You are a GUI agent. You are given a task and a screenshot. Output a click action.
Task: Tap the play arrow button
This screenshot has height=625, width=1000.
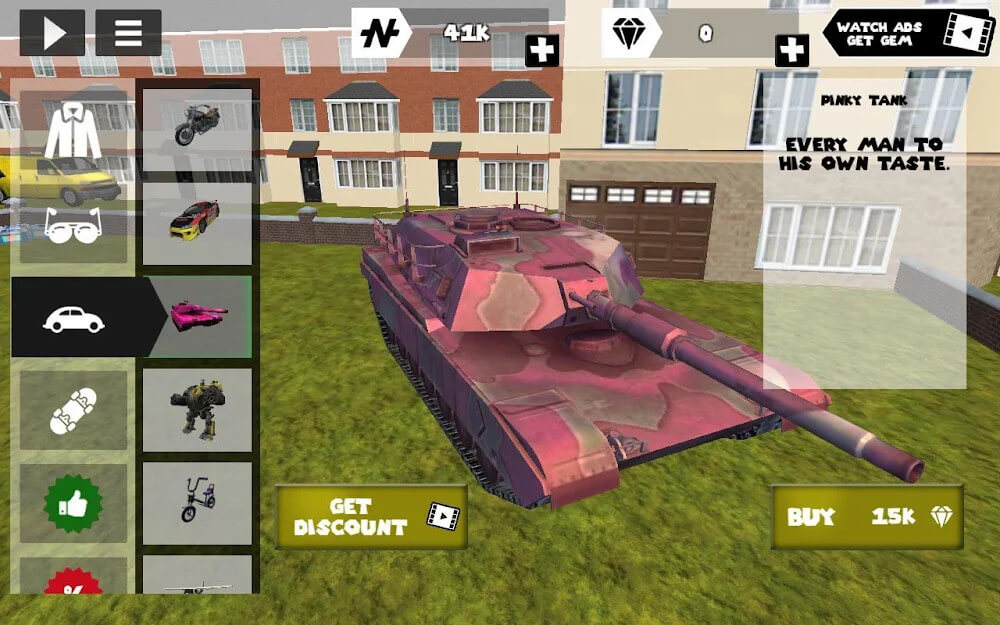coord(52,33)
